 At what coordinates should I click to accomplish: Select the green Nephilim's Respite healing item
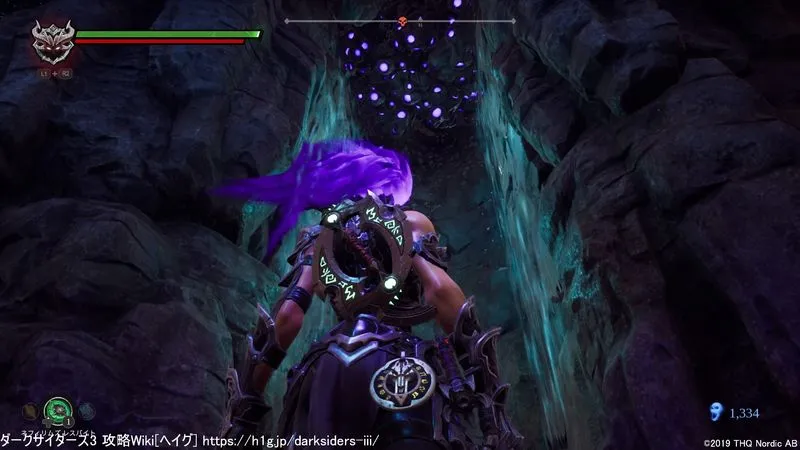point(59,409)
